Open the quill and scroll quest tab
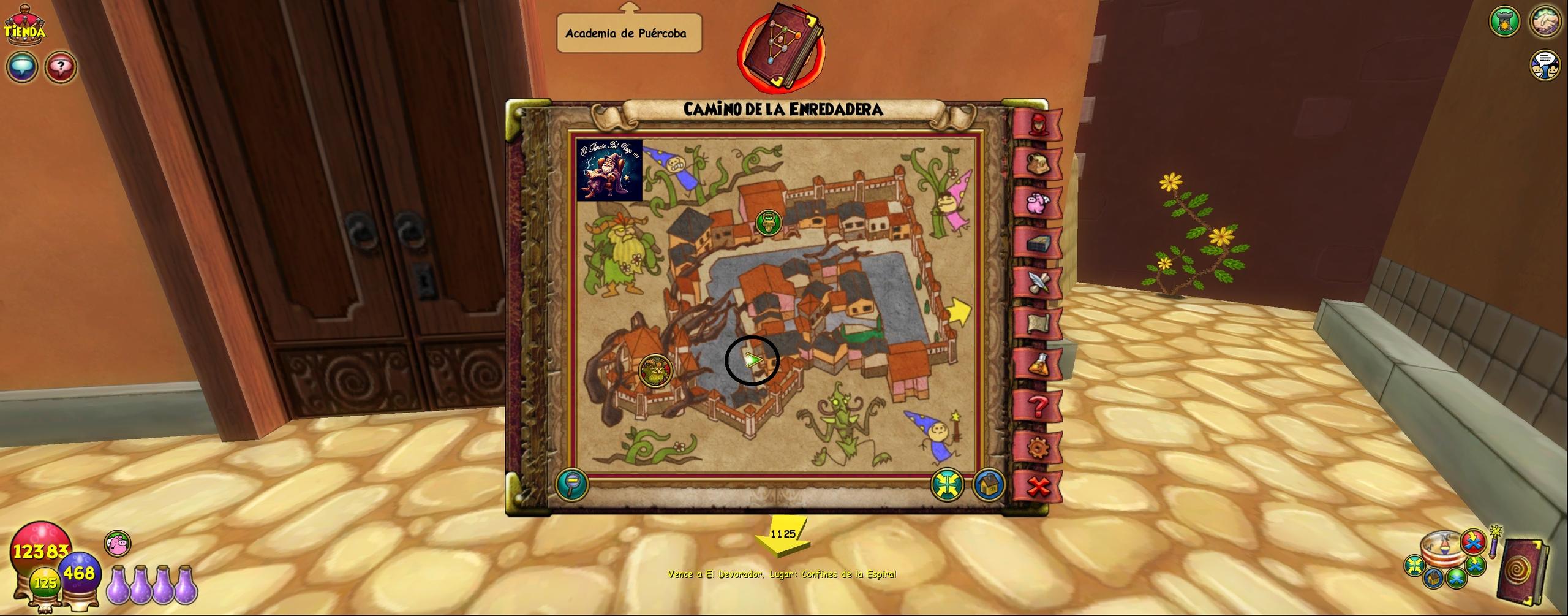Image resolution: width=1568 pixels, height=616 pixels. [1038, 284]
